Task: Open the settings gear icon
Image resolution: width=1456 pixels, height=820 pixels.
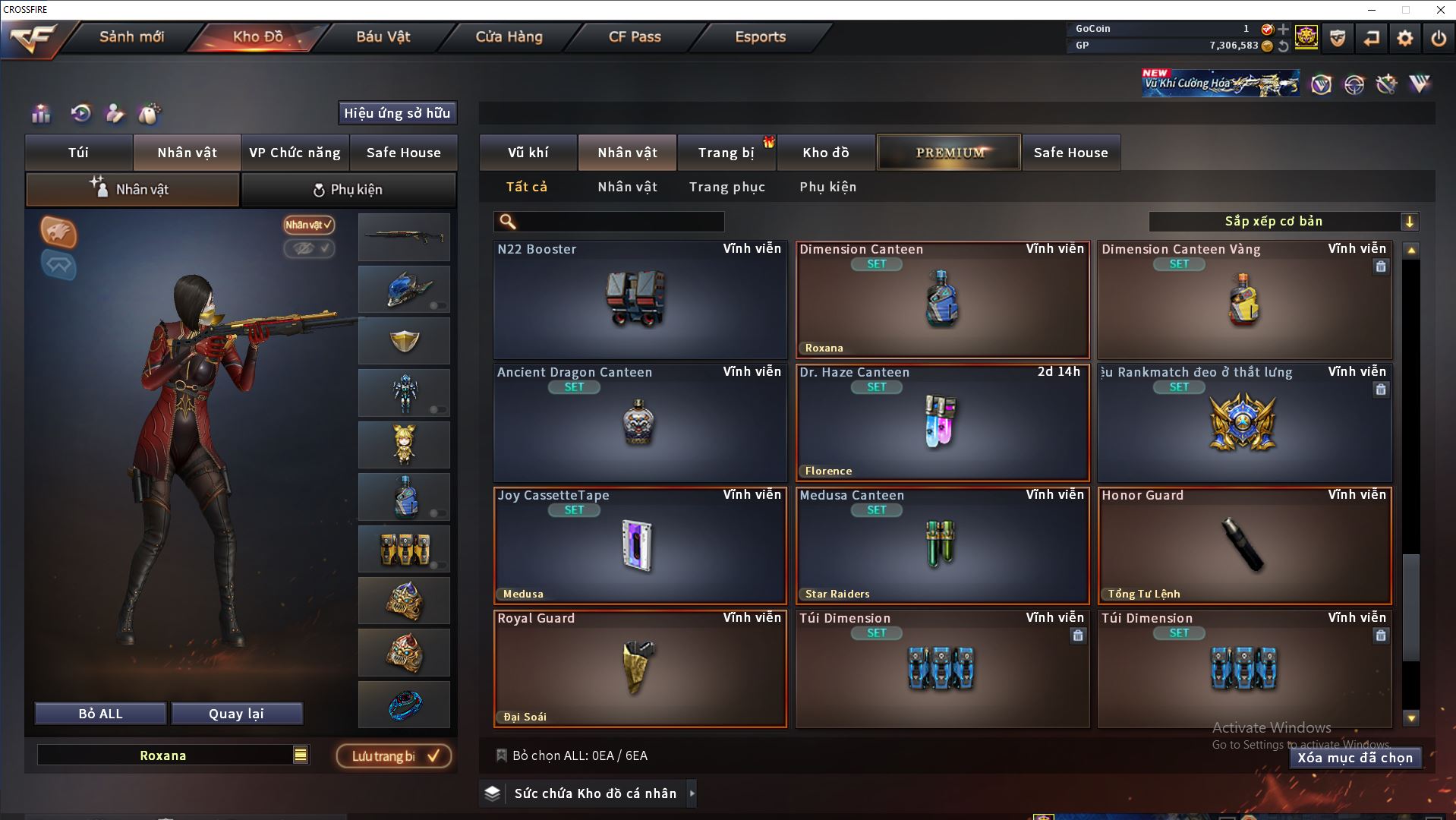Action: 1404,38
